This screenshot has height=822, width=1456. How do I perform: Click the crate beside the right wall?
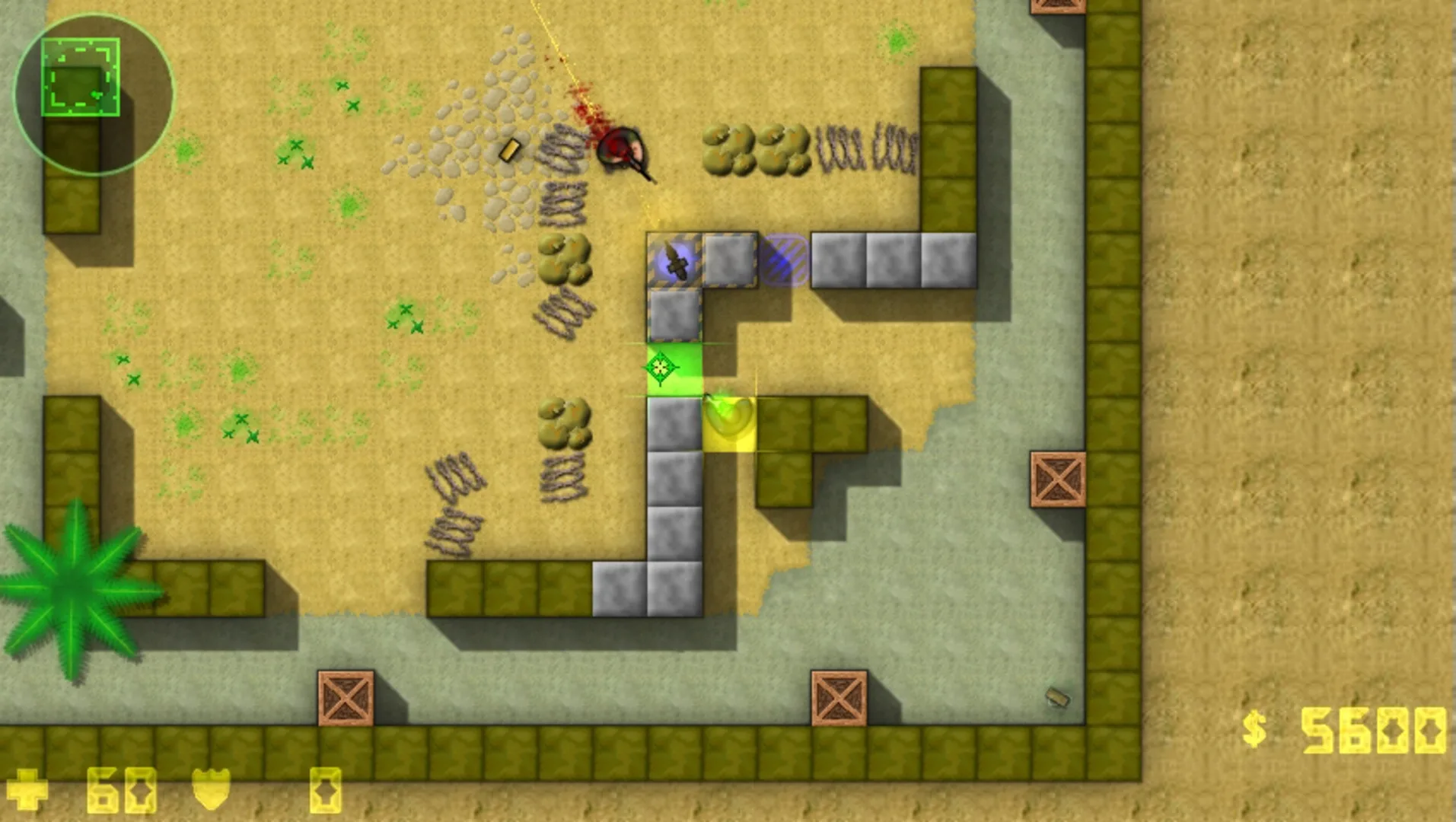pos(1058,479)
